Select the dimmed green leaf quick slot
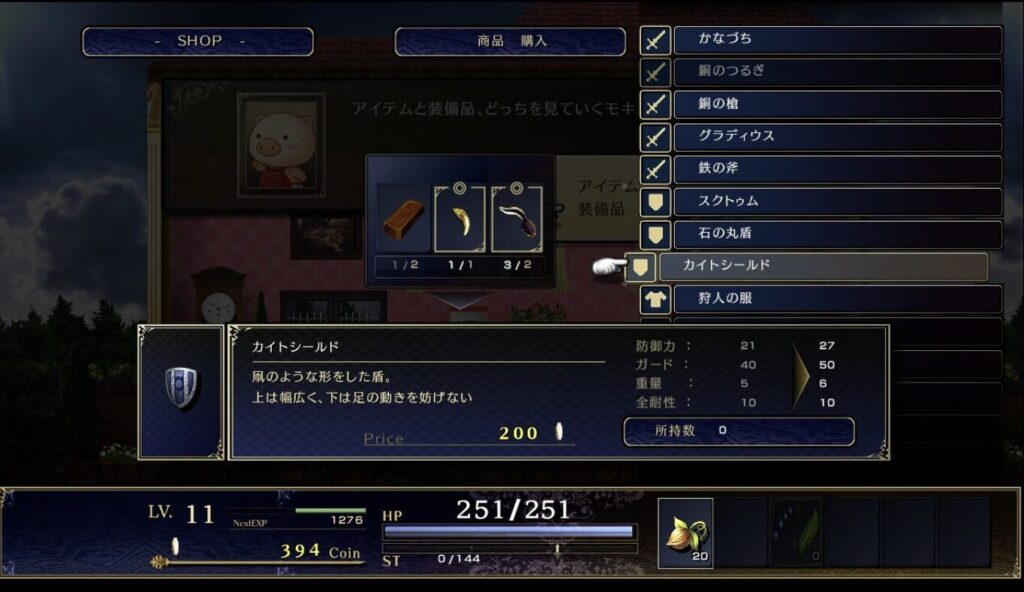 pyautogui.click(x=796, y=533)
